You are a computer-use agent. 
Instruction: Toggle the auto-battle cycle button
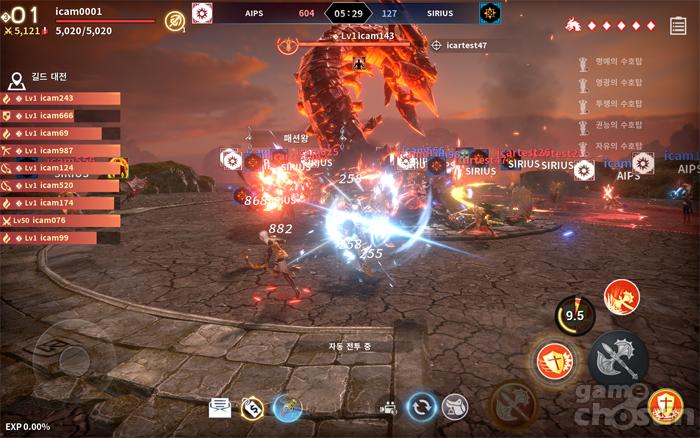tap(421, 407)
